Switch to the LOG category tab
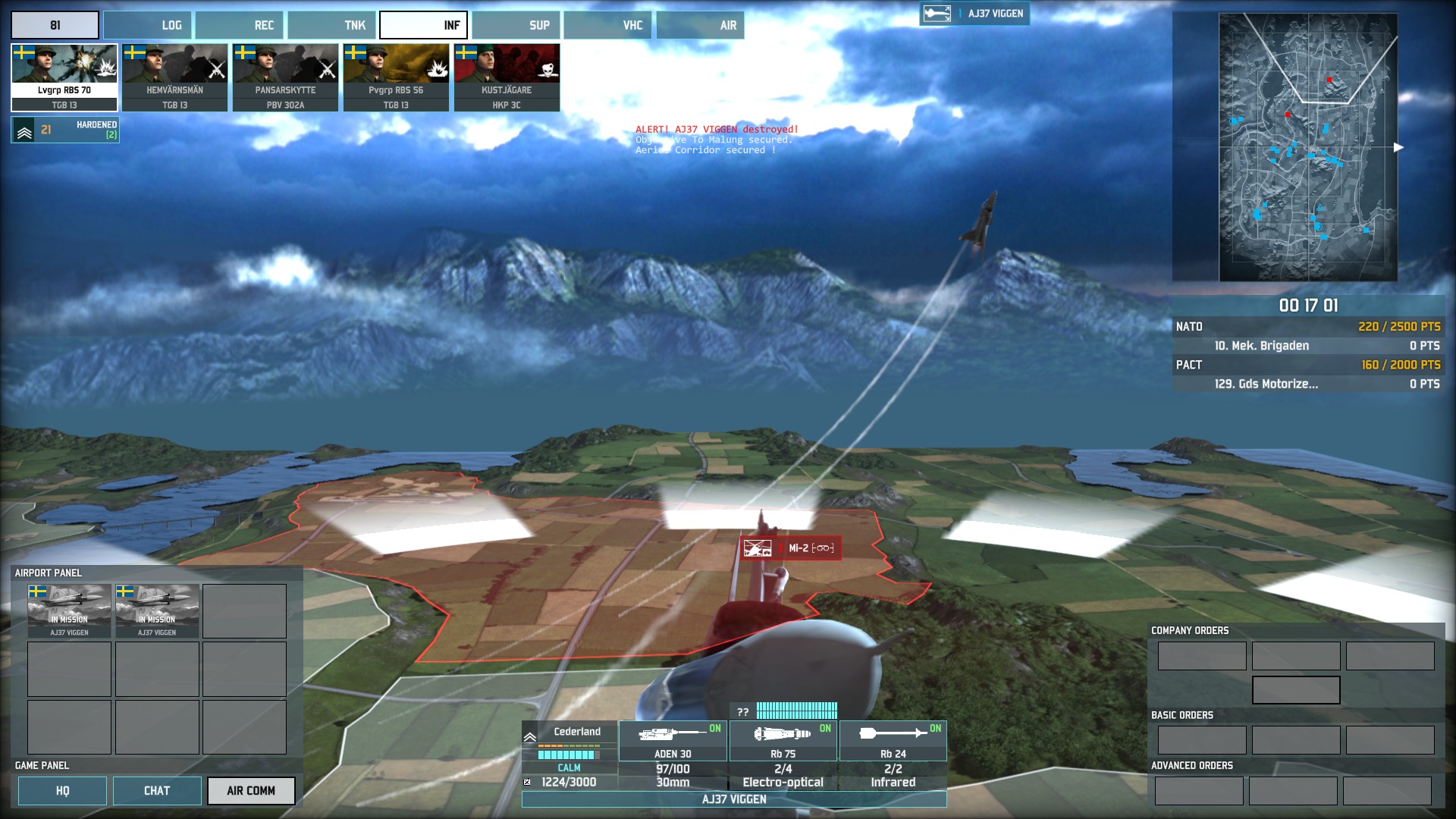The width and height of the screenshot is (1456, 819). [148, 25]
